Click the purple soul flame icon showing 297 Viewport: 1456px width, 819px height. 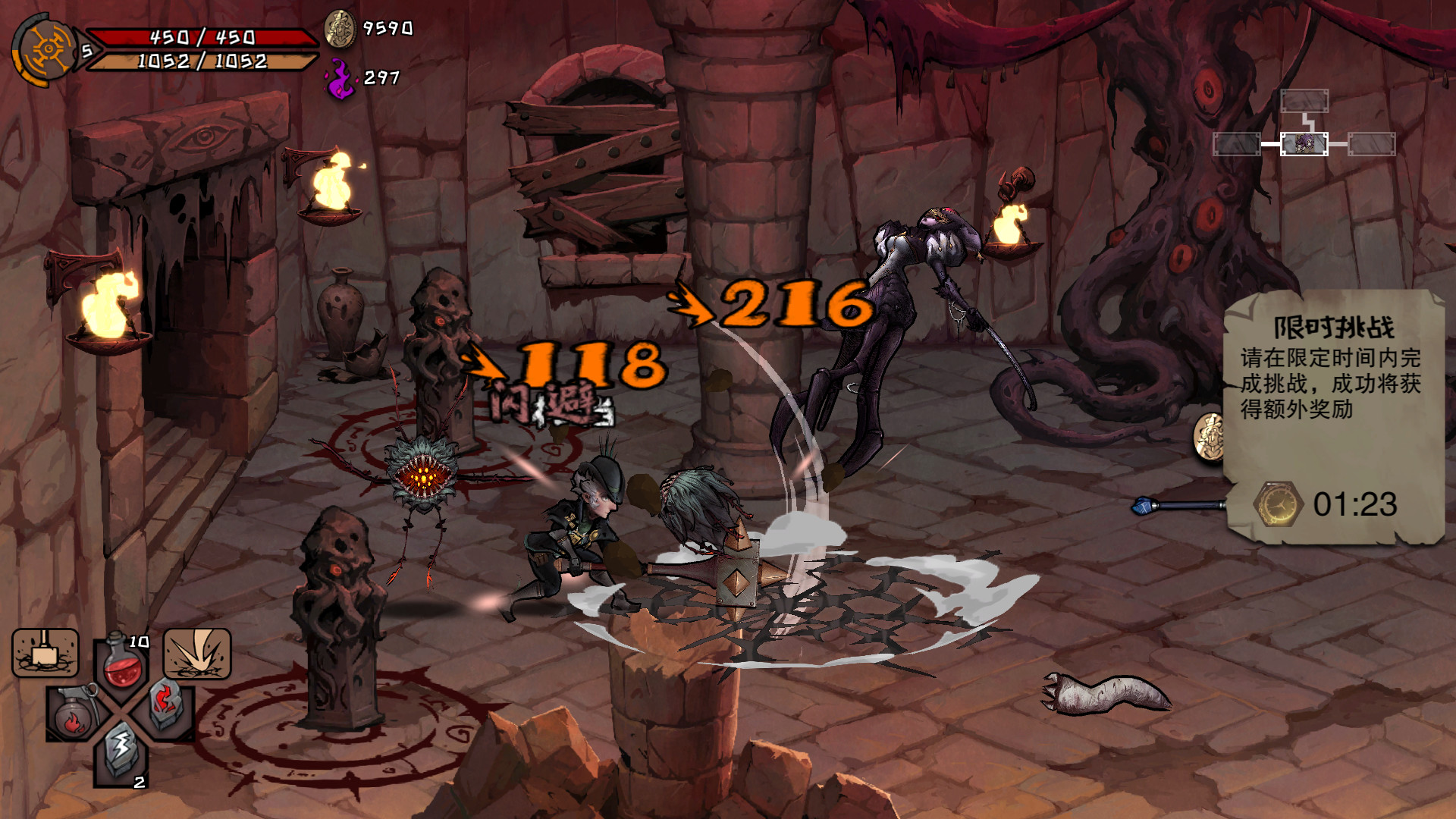click(x=339, y=76)
